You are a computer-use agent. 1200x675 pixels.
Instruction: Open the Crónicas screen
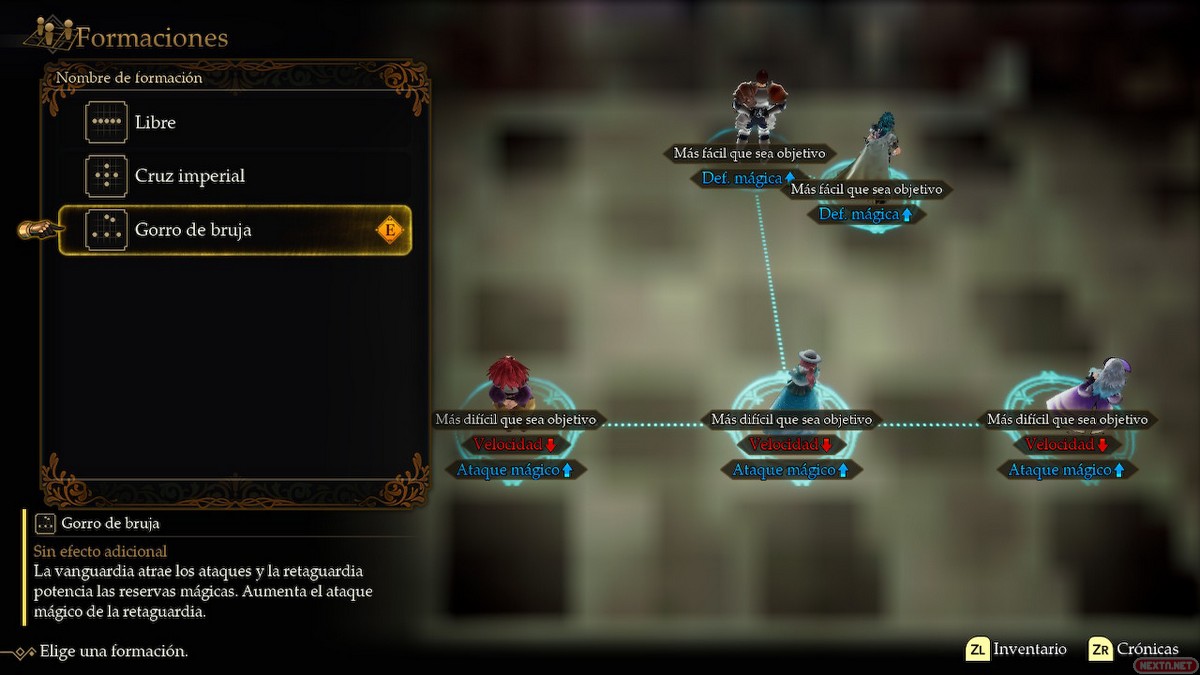[x=1134, y=649]
